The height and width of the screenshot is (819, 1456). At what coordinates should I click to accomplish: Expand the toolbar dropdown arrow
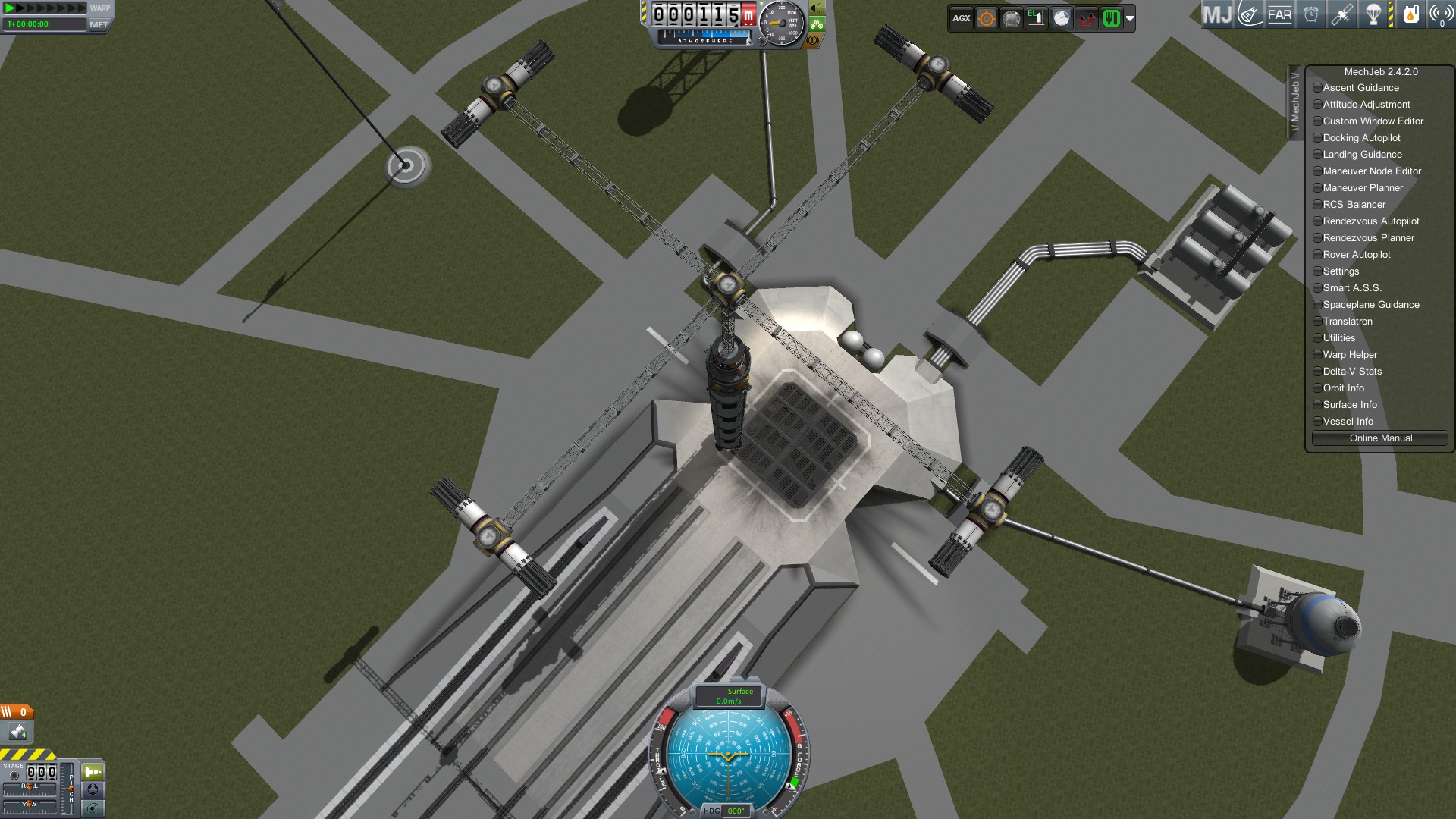[x=1130, y=19]
